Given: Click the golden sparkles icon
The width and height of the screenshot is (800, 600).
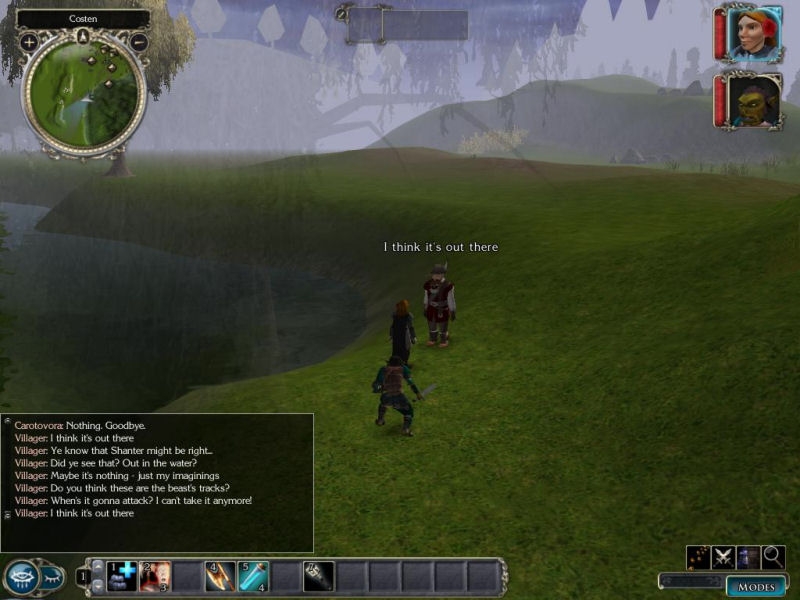Looking at the screenshot, I should 698,557.
